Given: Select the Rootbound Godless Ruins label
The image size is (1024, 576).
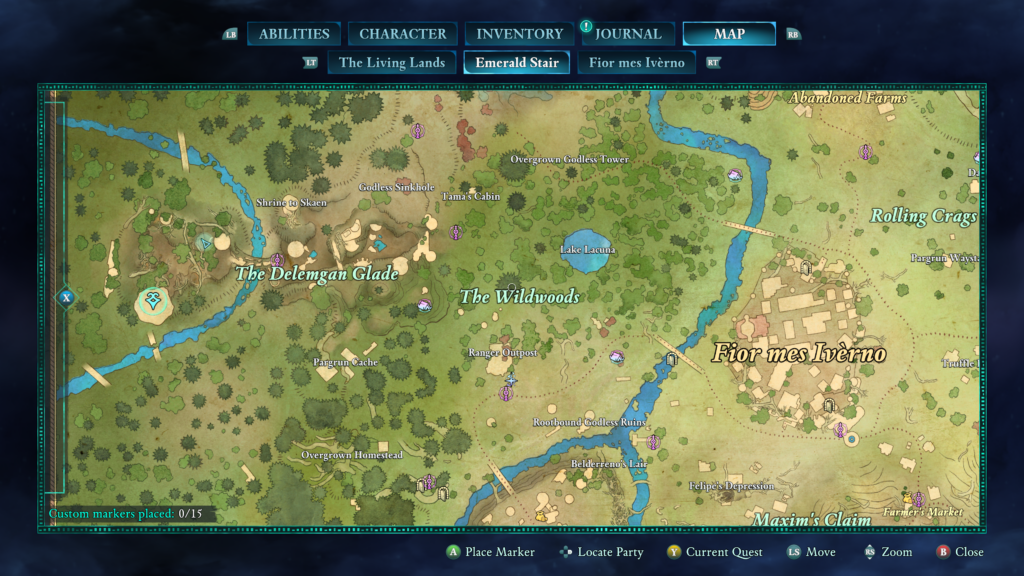Looking at the screenshot, I should 589,423.
